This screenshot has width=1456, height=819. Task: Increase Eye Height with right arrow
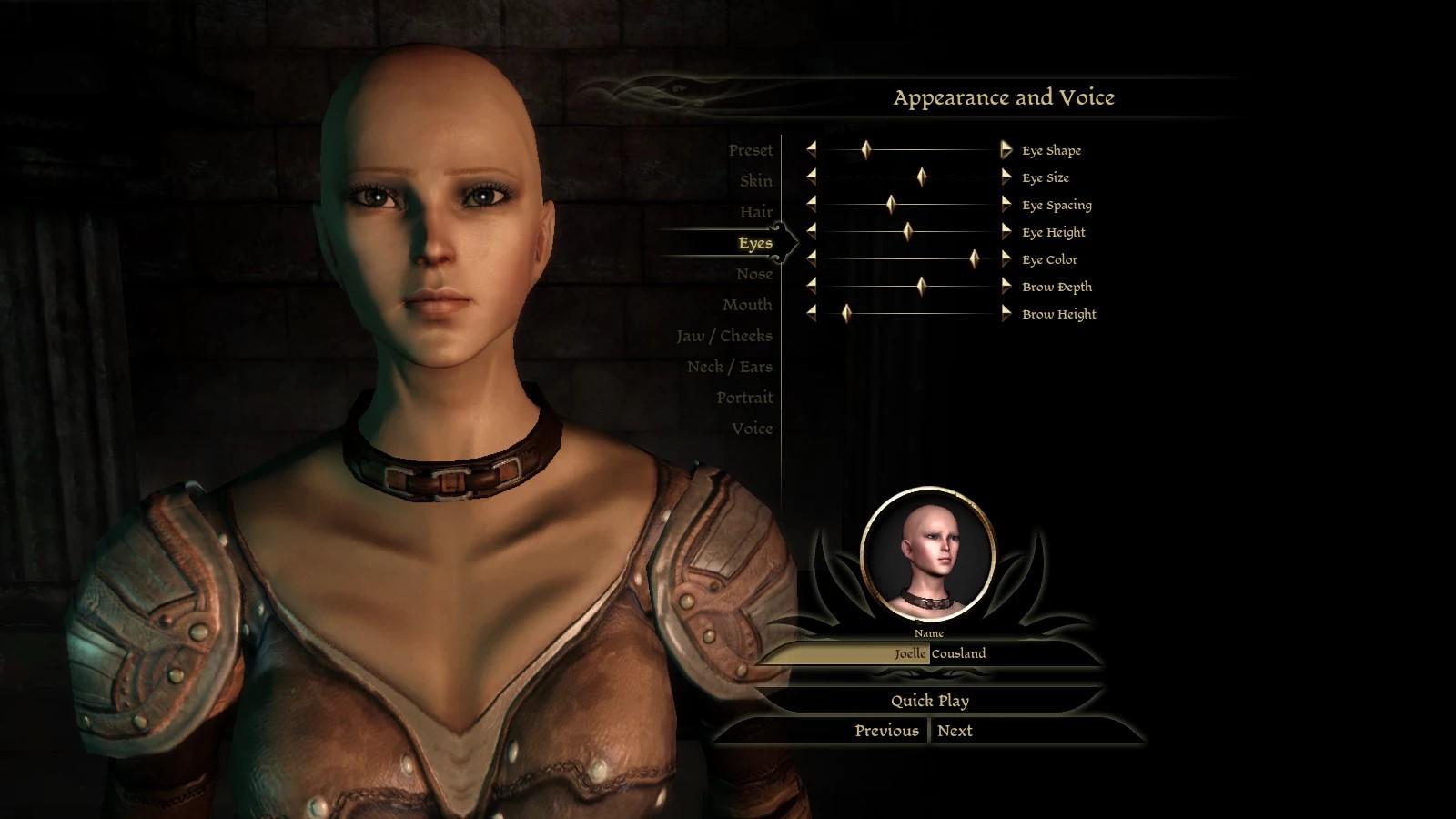[x=1006, y=231]
